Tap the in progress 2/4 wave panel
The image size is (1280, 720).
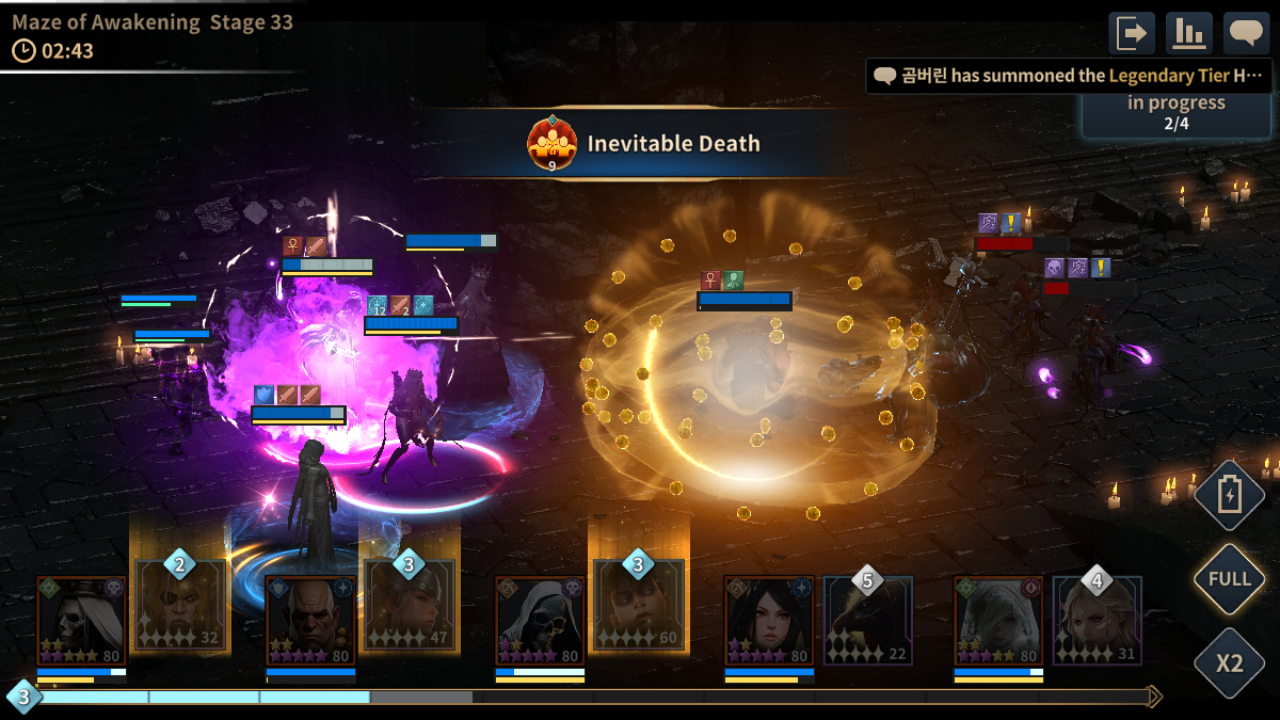(x=1176, y=113)
